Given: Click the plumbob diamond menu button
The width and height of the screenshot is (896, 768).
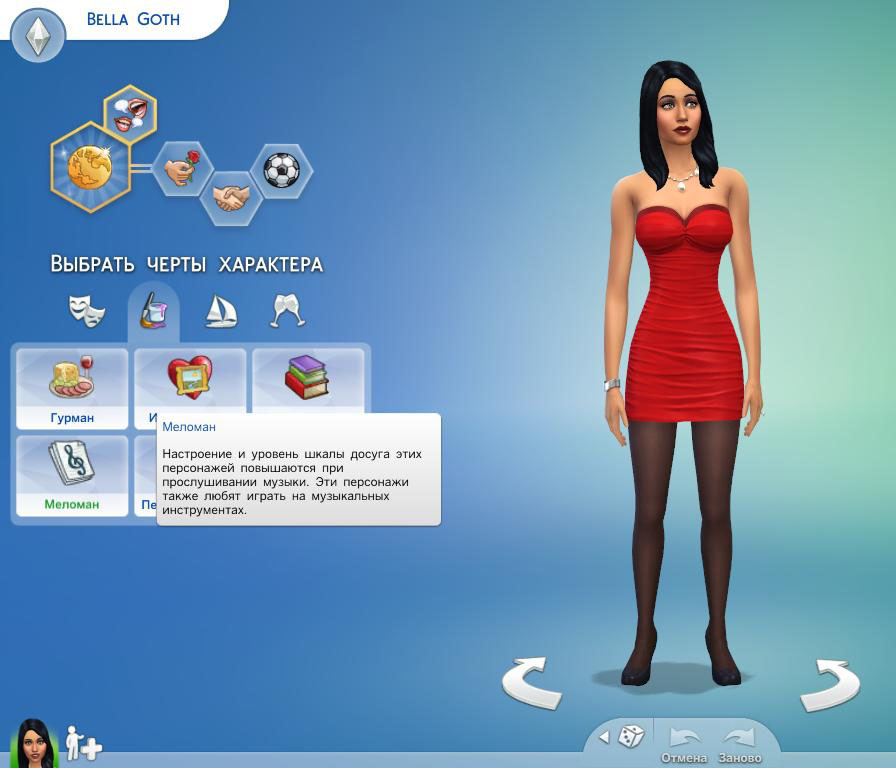Looking at the screenshot, I should click(38, 38).
